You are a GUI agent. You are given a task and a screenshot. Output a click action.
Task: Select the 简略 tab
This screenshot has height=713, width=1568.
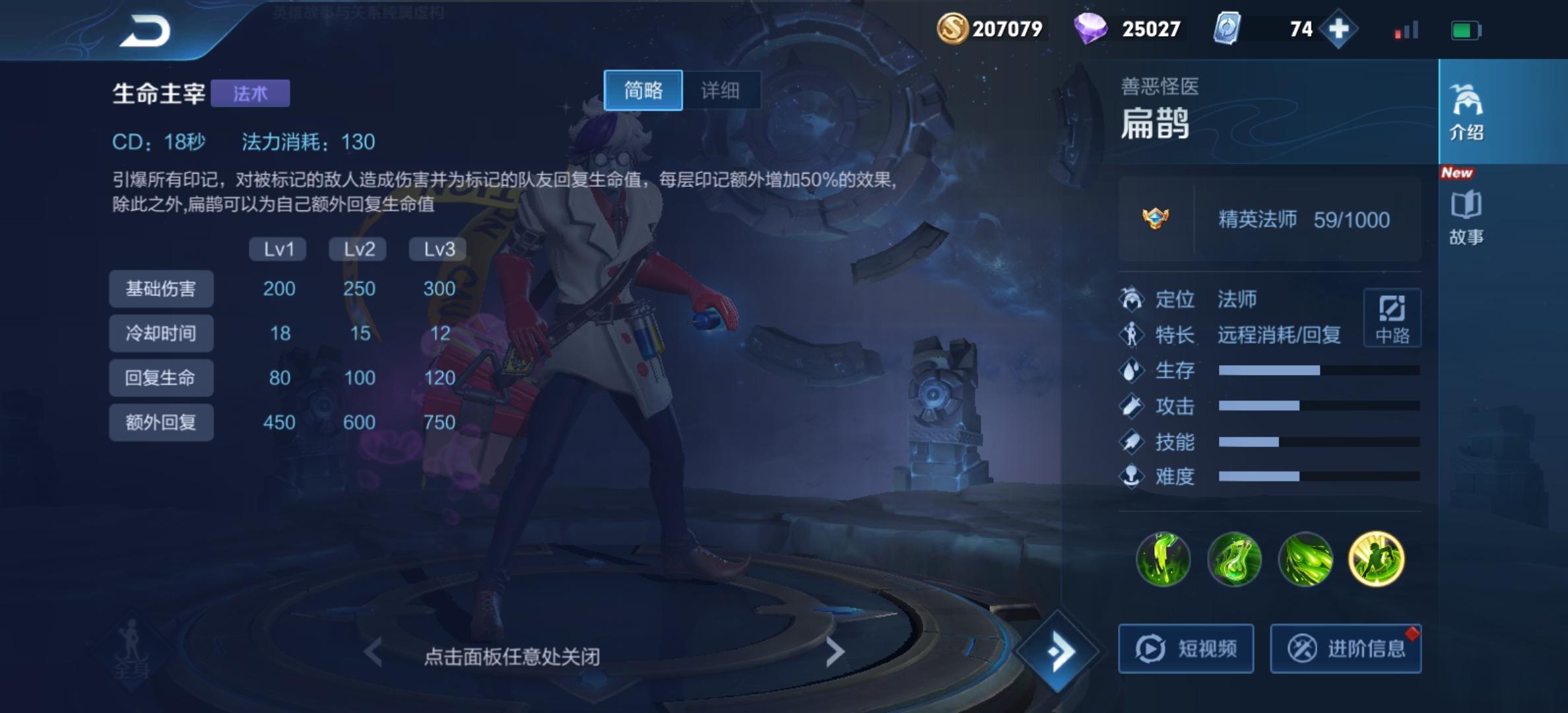643,90
